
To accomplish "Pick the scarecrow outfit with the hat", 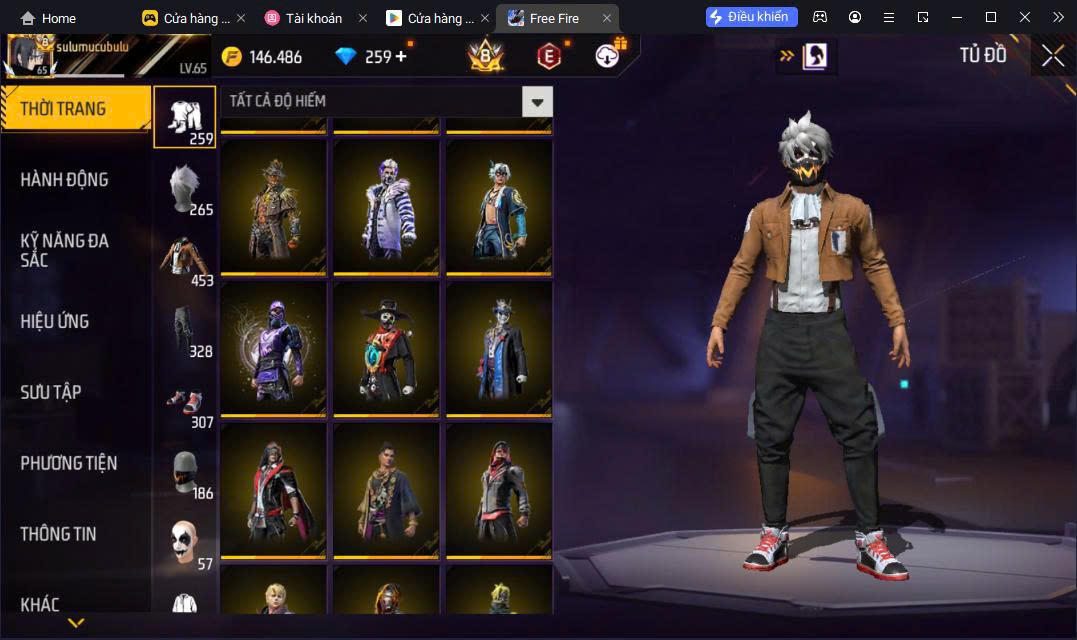I will [273, 206].
